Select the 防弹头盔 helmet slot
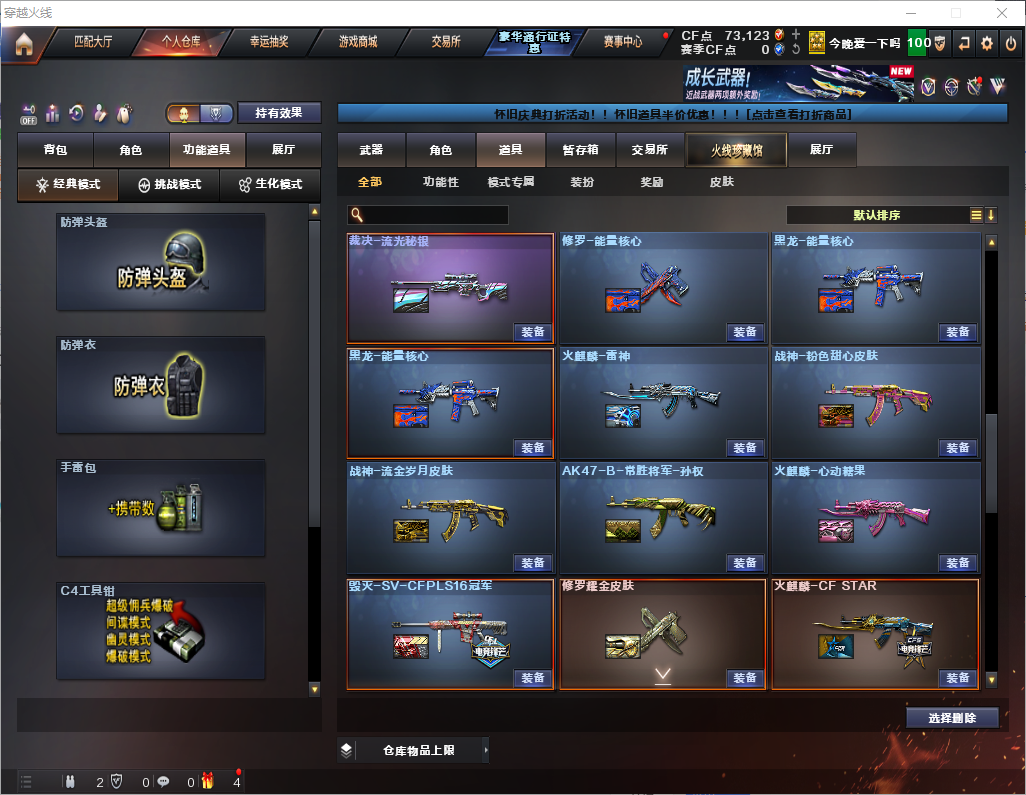Image resolution: width=1026 pixels, height=795 pixels. [161, 262]
